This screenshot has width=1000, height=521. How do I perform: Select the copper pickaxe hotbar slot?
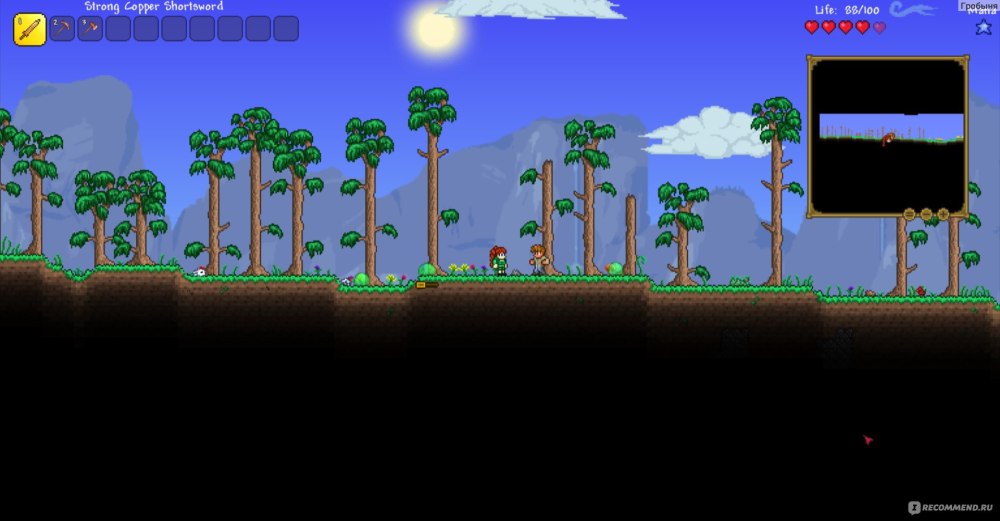pos(62,29)
